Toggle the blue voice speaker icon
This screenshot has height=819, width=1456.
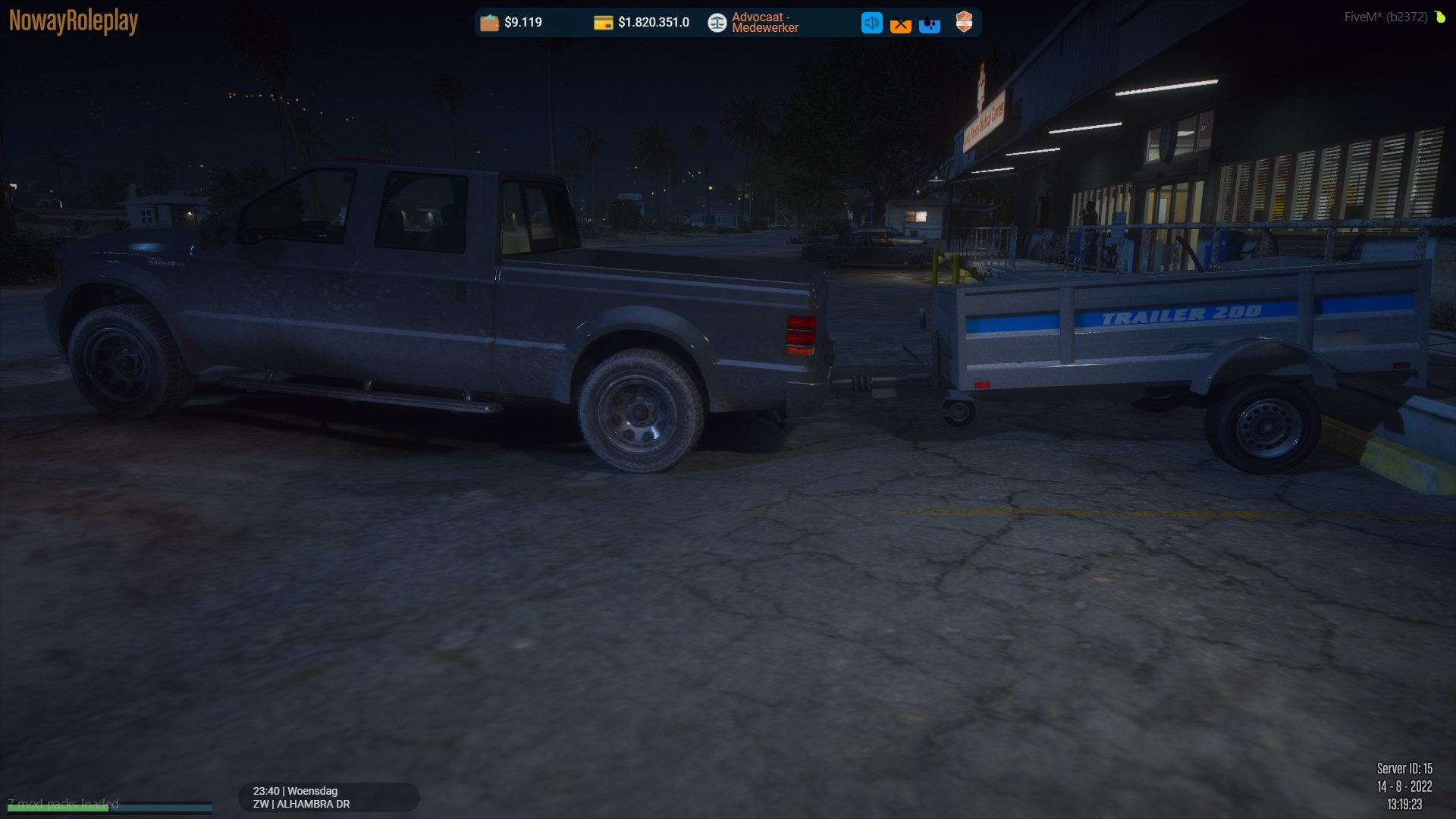pos(871,23)
